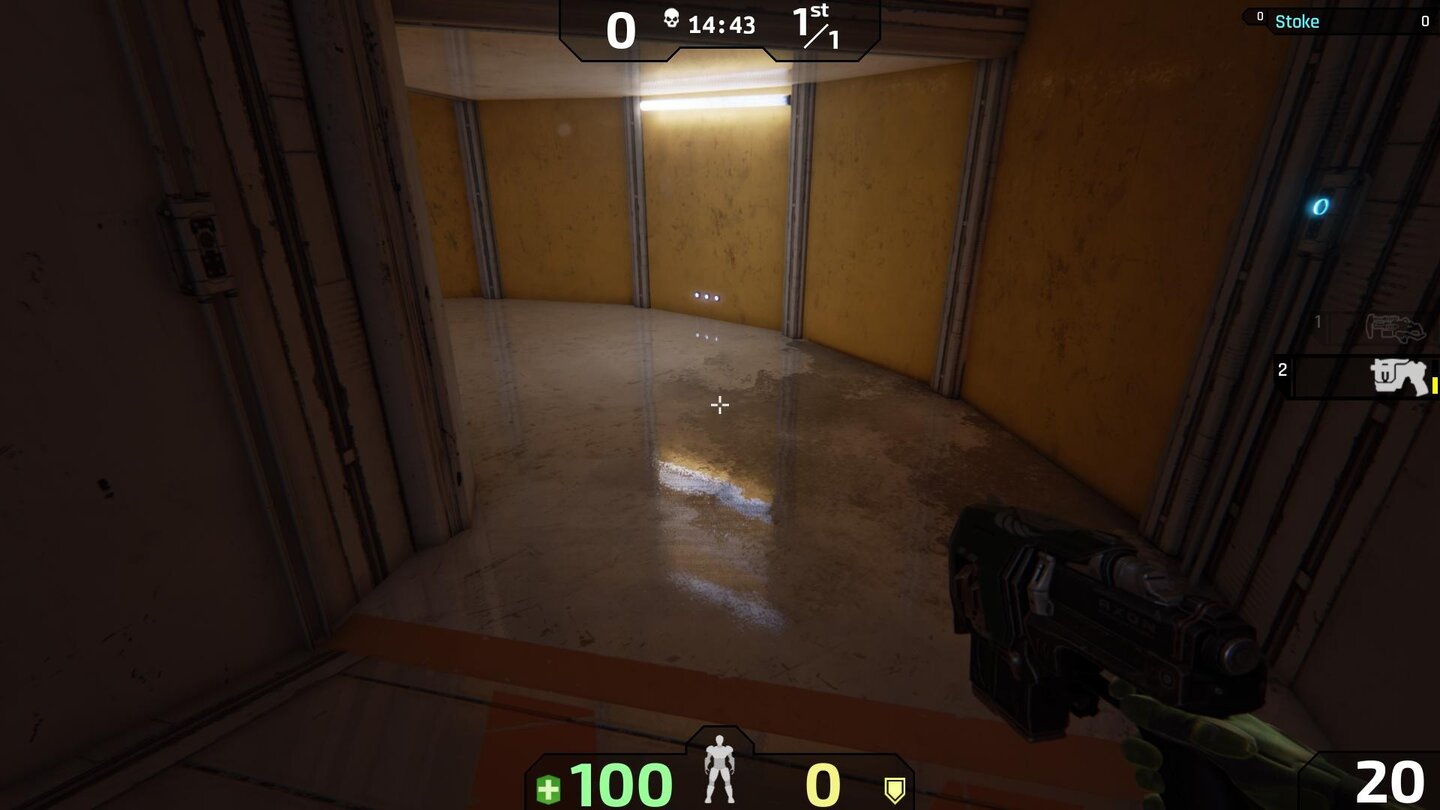Select the Stoke player name entry

tap(1297, 21)
